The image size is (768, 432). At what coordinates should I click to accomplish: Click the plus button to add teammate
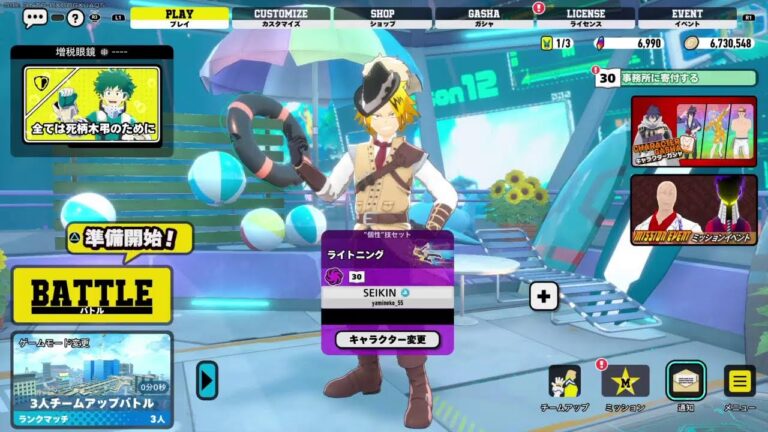pos(543,296)
